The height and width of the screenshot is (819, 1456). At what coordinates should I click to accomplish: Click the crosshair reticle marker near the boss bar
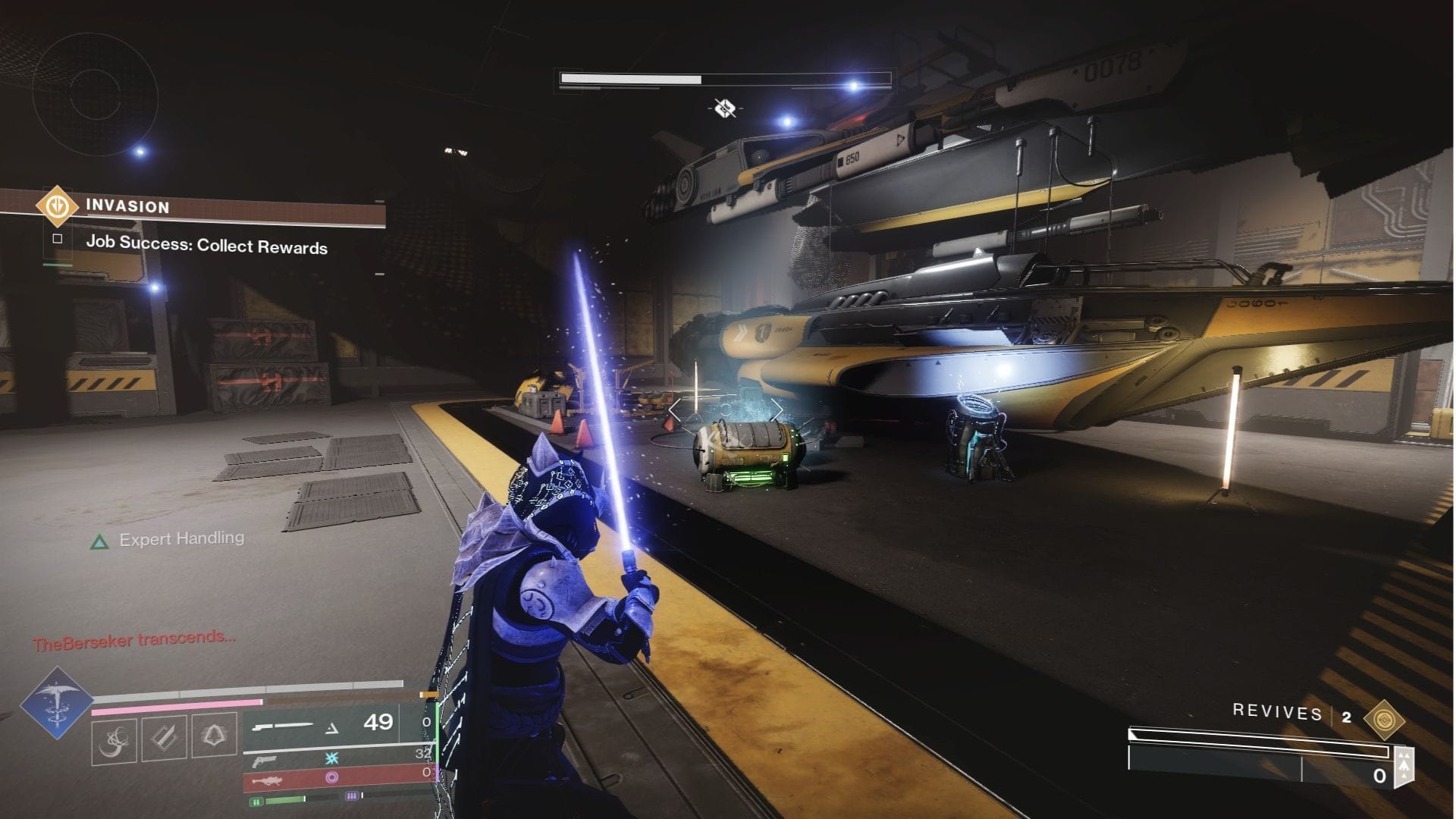pos(726,108)
